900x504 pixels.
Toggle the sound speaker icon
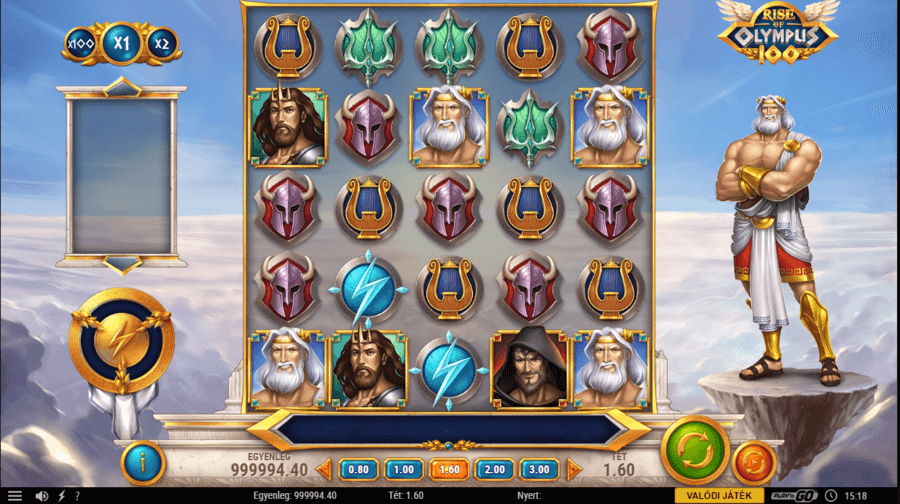coord(42,495)
